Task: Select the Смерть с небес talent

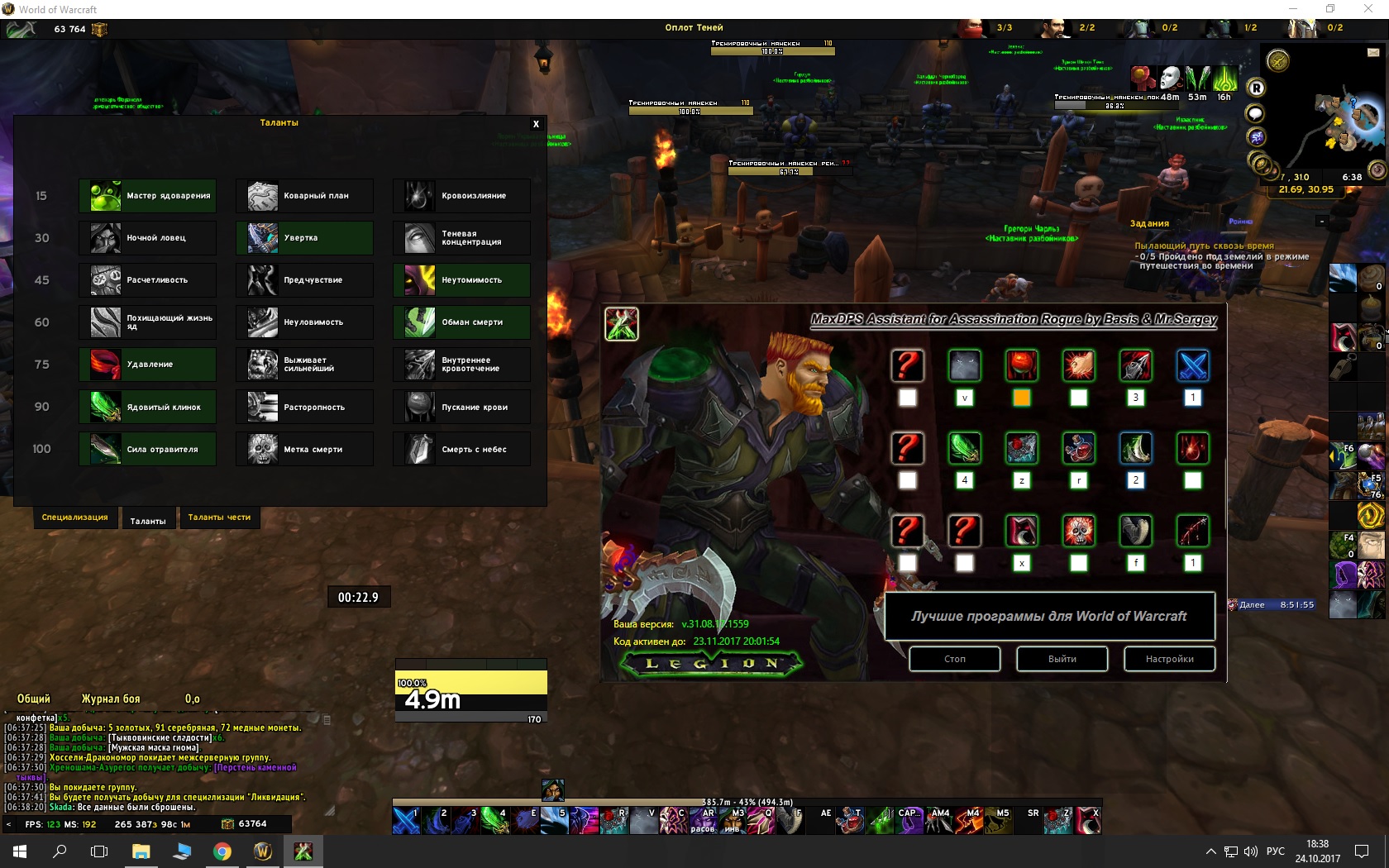Action: tap(461, 449)
